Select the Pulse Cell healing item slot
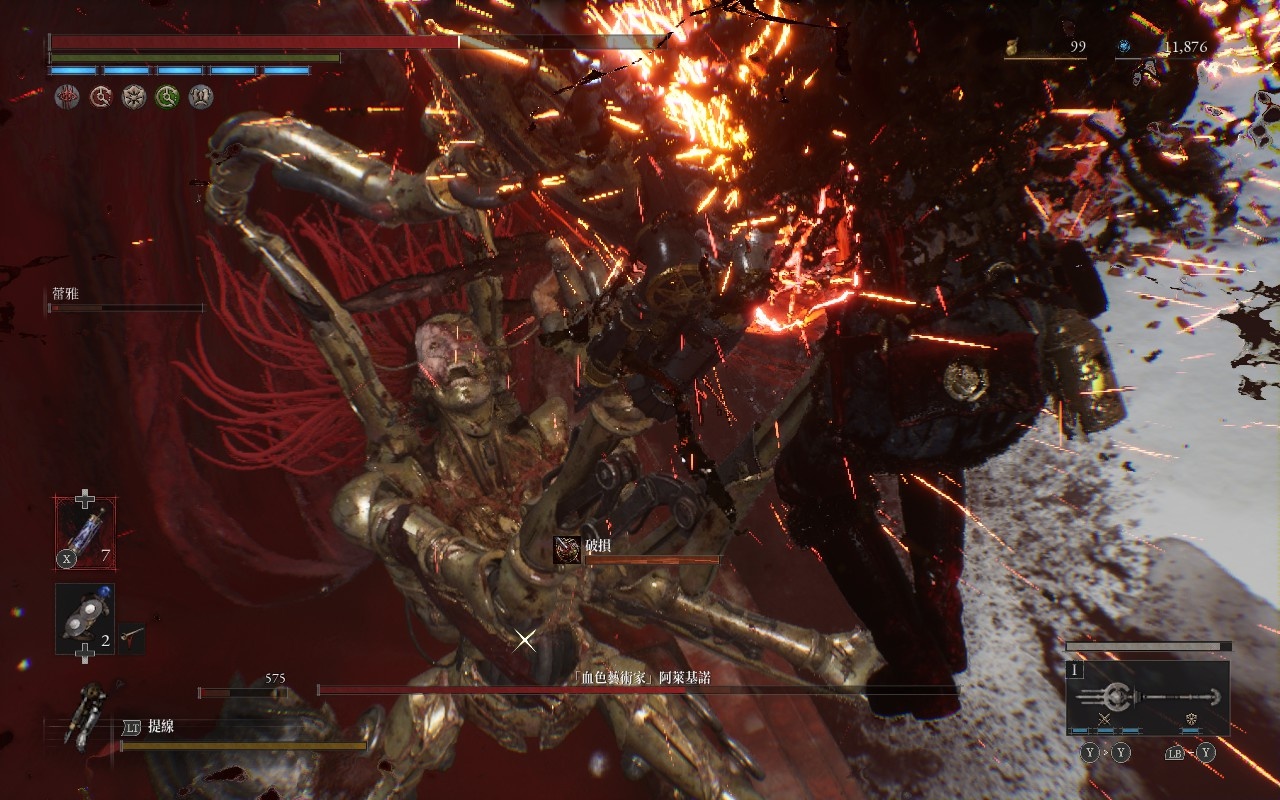Viewport: 1280px width, 800px height. click(x=85, y=534)
